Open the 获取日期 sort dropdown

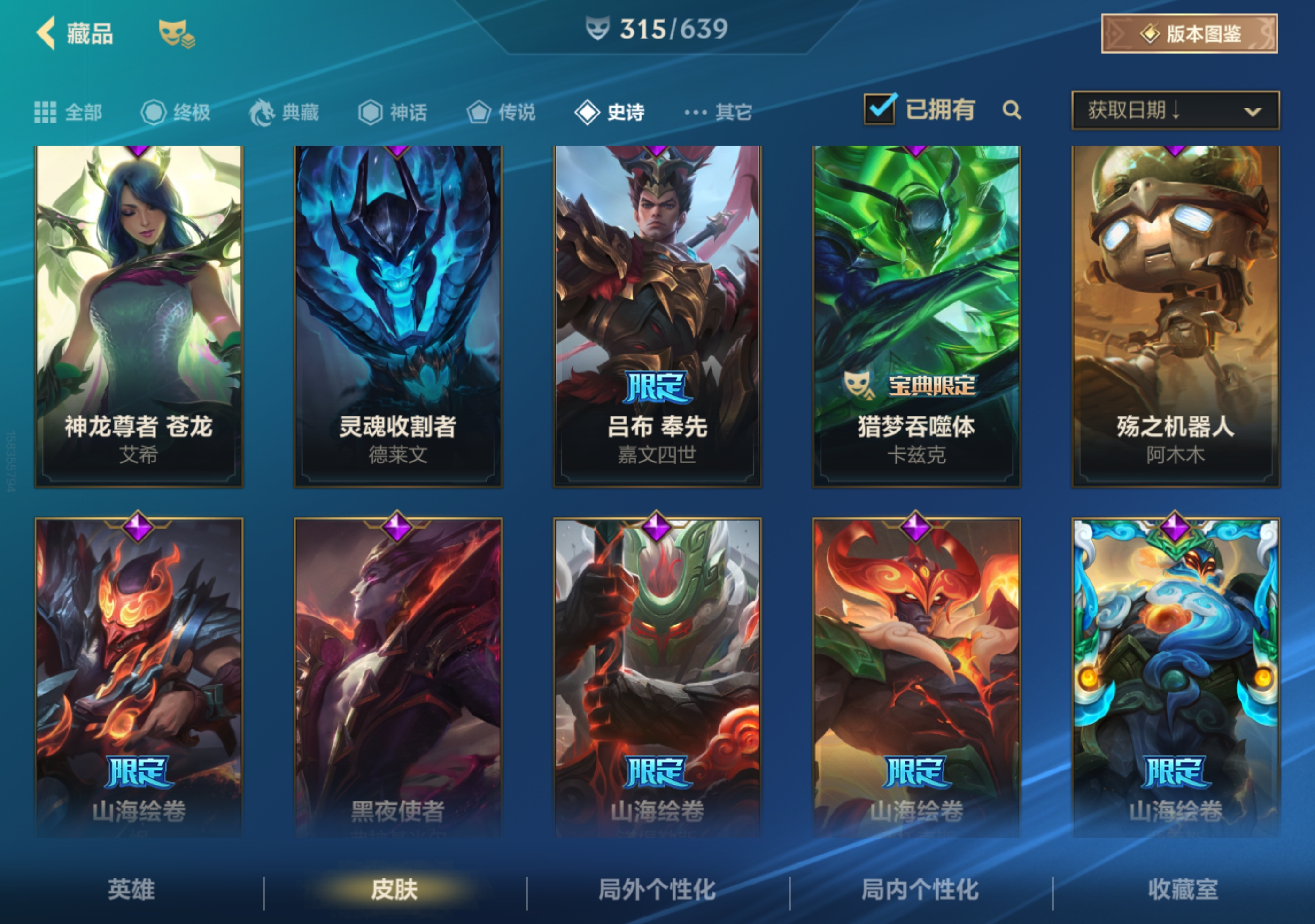coord(1175,110)
